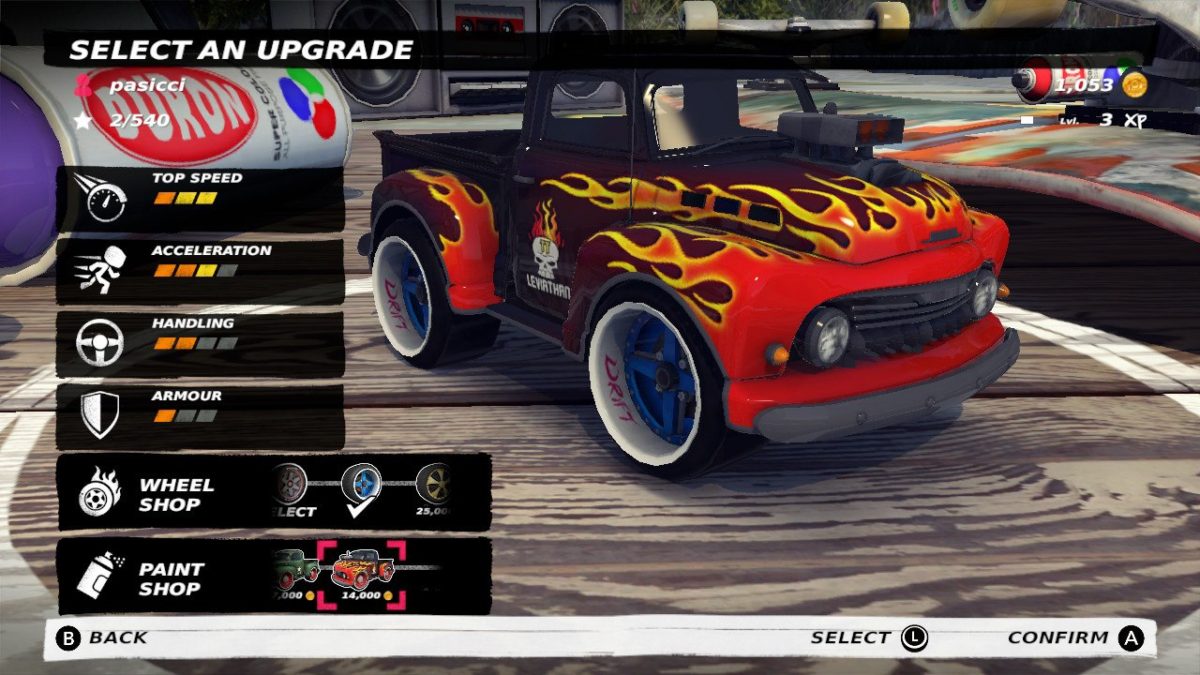Select the blue-rimmed wheel with checkmark
The height and width of the screenshot is (675, 1200).
point(361,485)
